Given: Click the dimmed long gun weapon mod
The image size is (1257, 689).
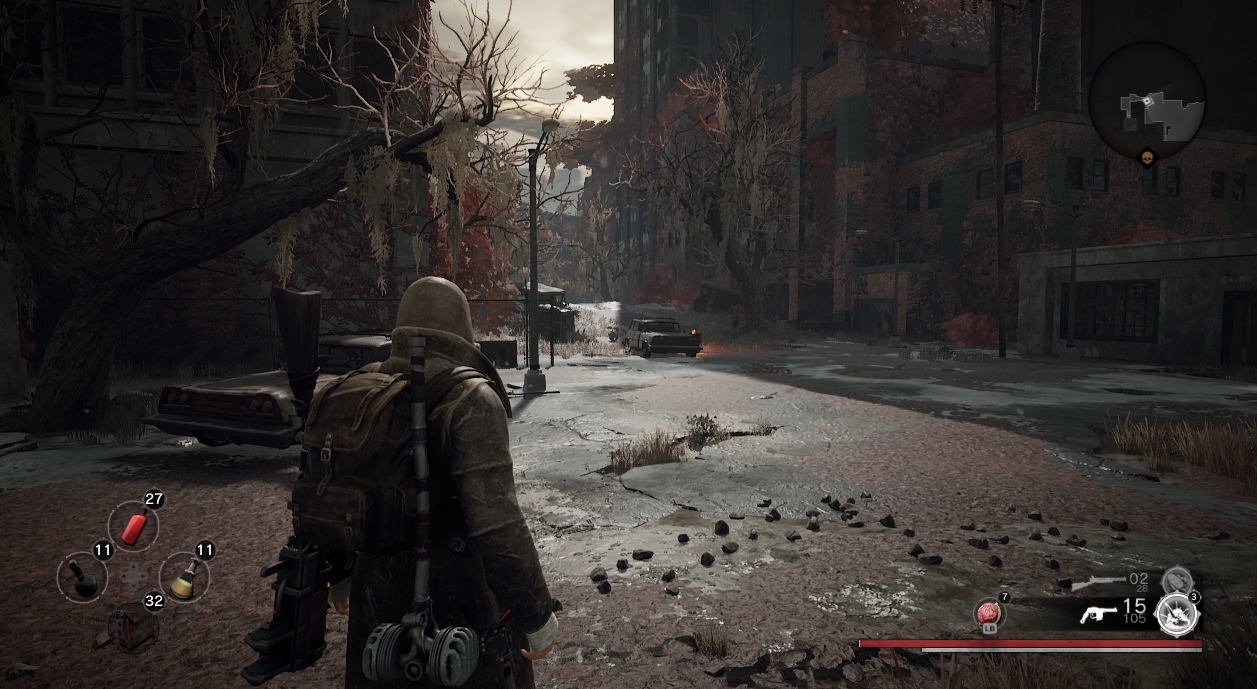Looking at the screenshot, I should pyautogui.click(x=1176, y=579).
